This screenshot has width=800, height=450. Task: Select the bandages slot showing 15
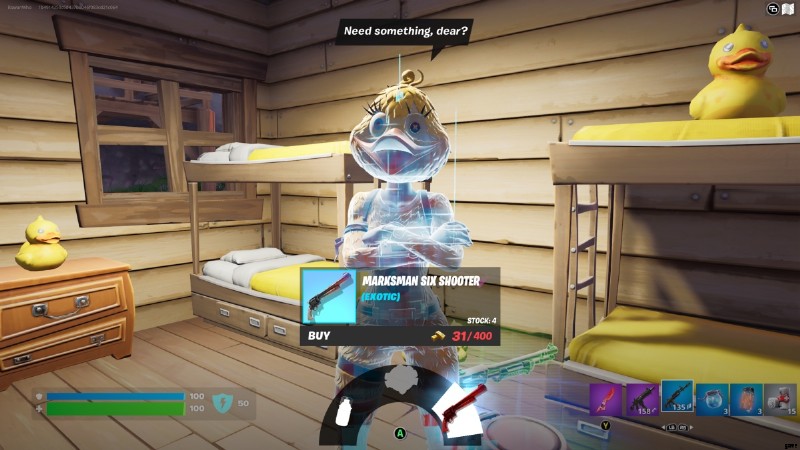click(x=780, y=400)
